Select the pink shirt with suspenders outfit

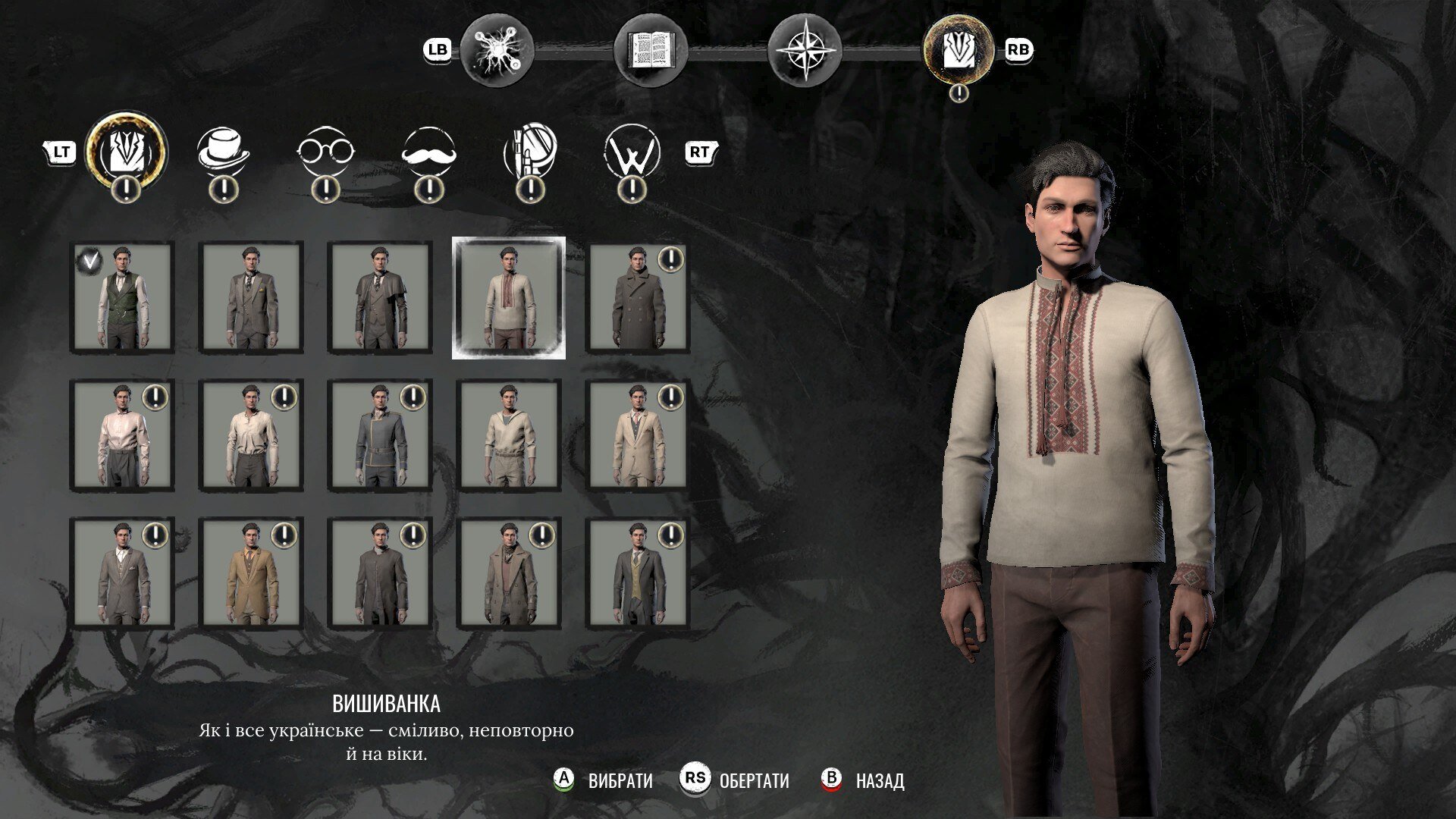[x=121, y=436]
